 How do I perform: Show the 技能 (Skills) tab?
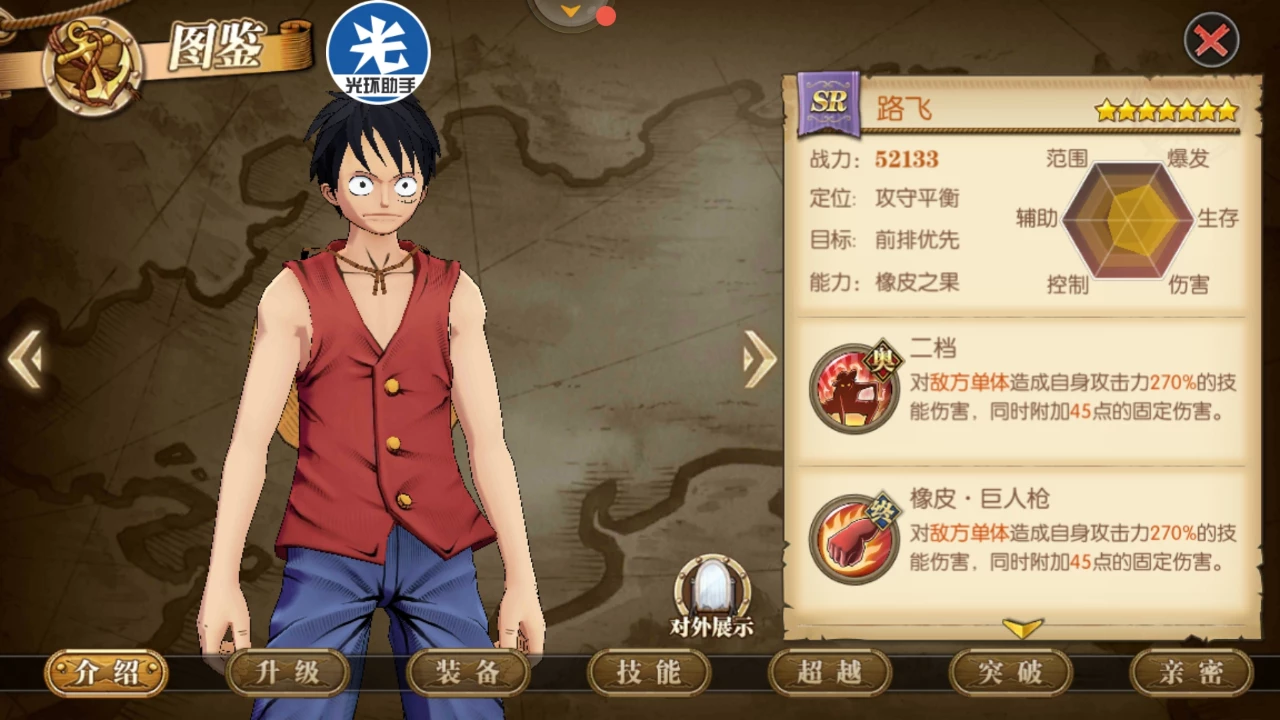click(x=649, y=673)
